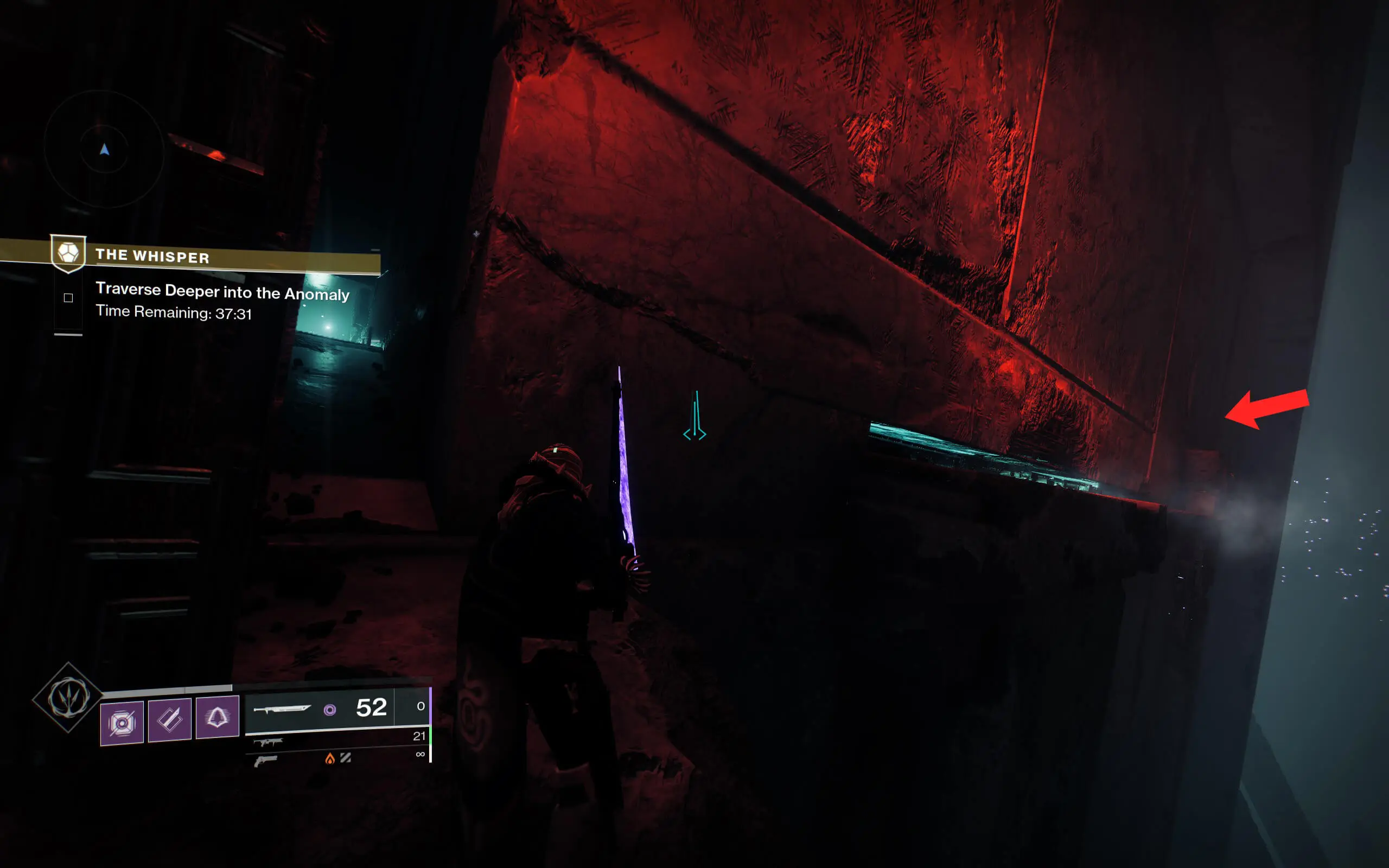
Task: Activate the diamond-shaped Super ability icon
Action: pos(68,698)
